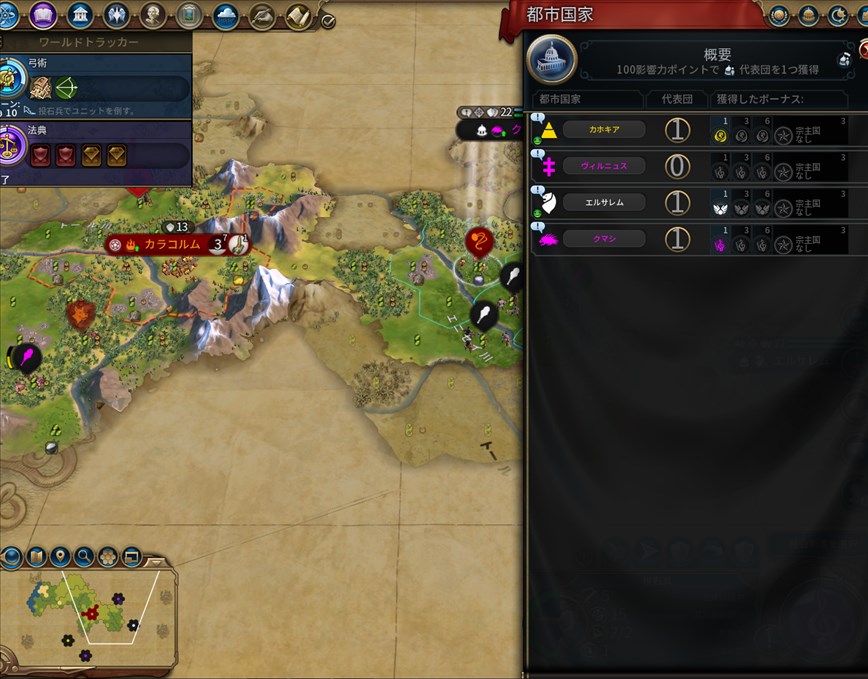The height and width of the screenshot is (679, 868).
Task: Toggle the World Tracker checkmark button
Action: click(x=328, y=19)
